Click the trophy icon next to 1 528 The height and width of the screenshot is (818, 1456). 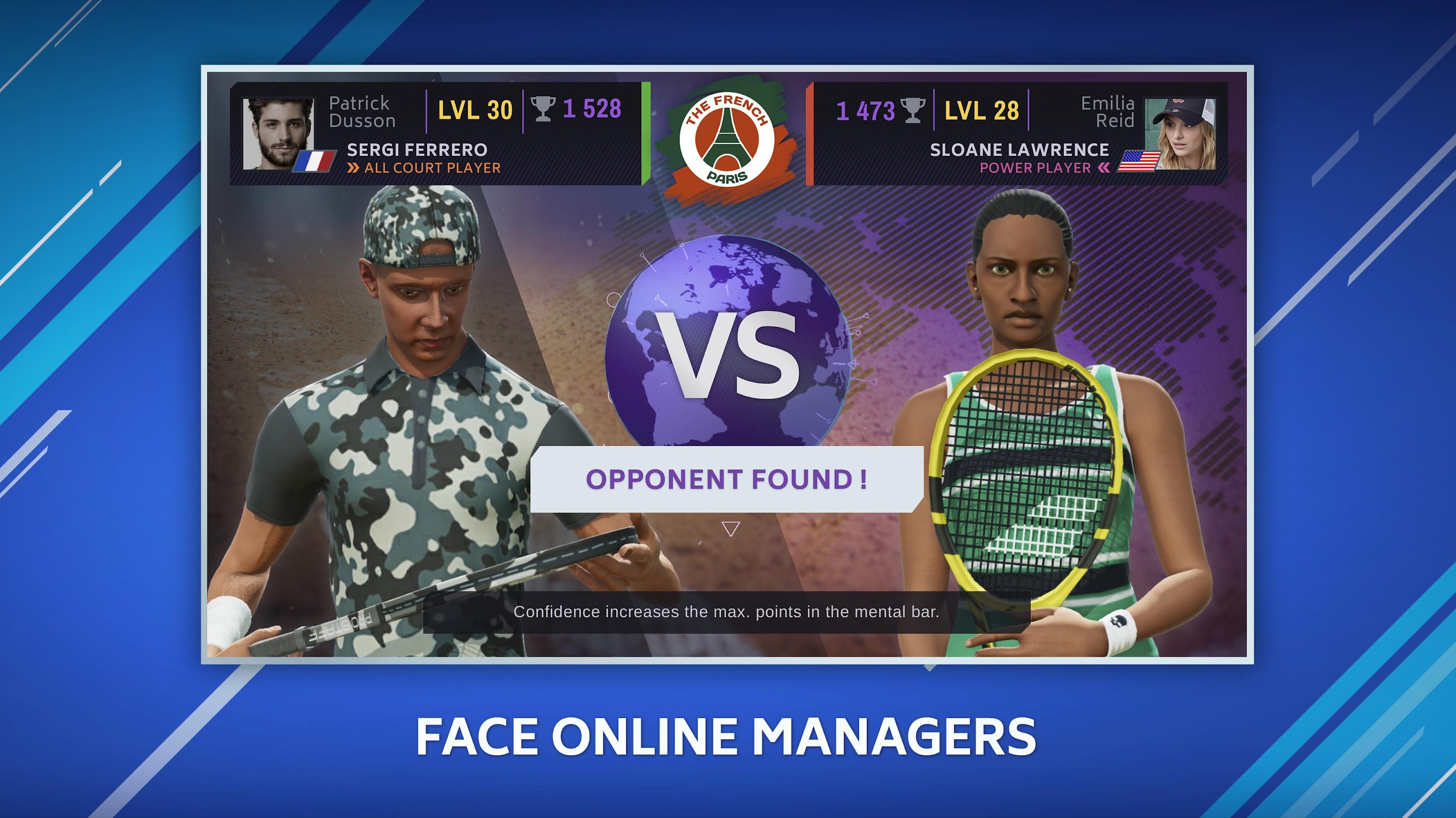[542, 111]
